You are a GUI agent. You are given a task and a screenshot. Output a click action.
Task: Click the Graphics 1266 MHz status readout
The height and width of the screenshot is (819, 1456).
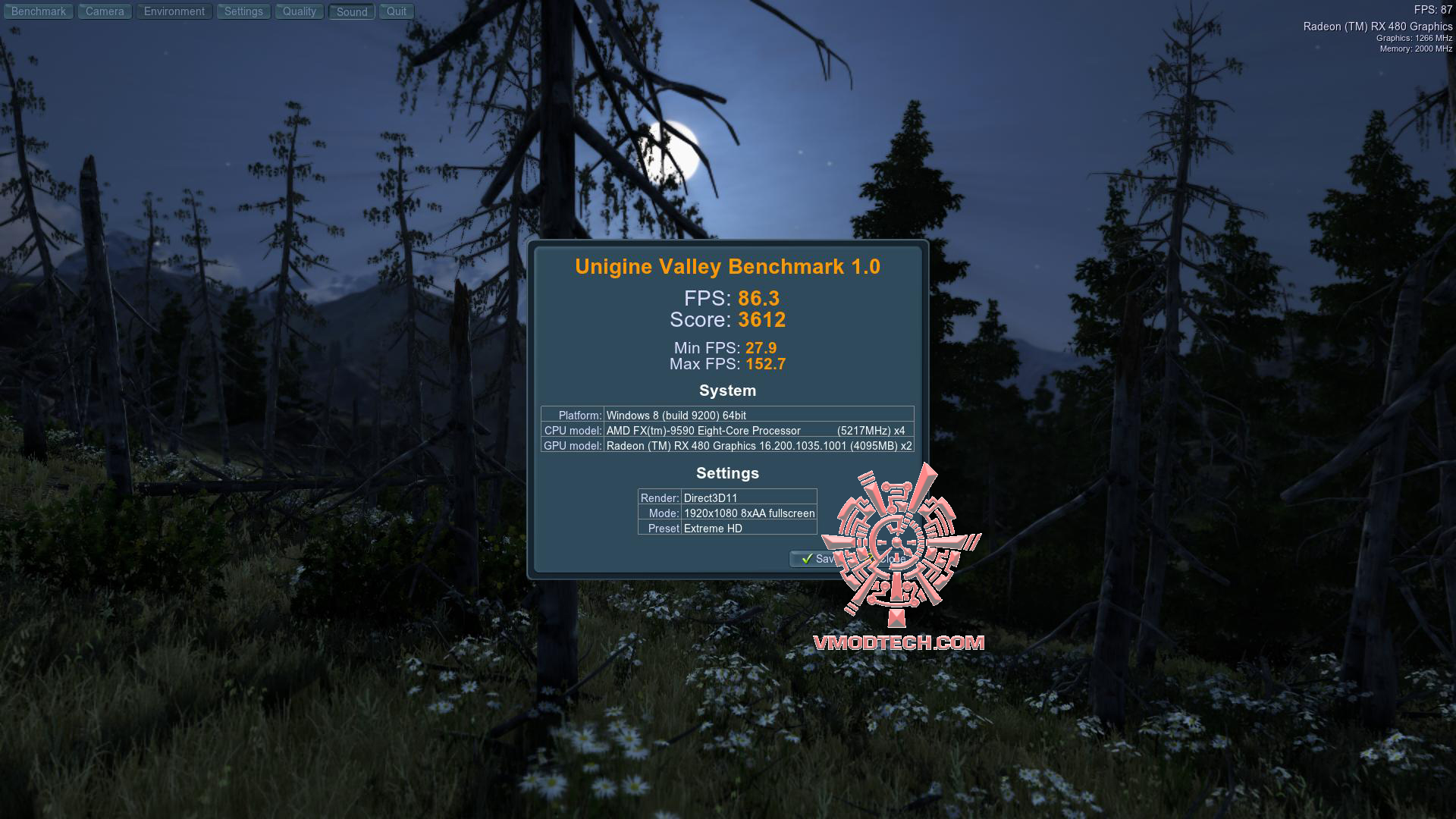1414,37
